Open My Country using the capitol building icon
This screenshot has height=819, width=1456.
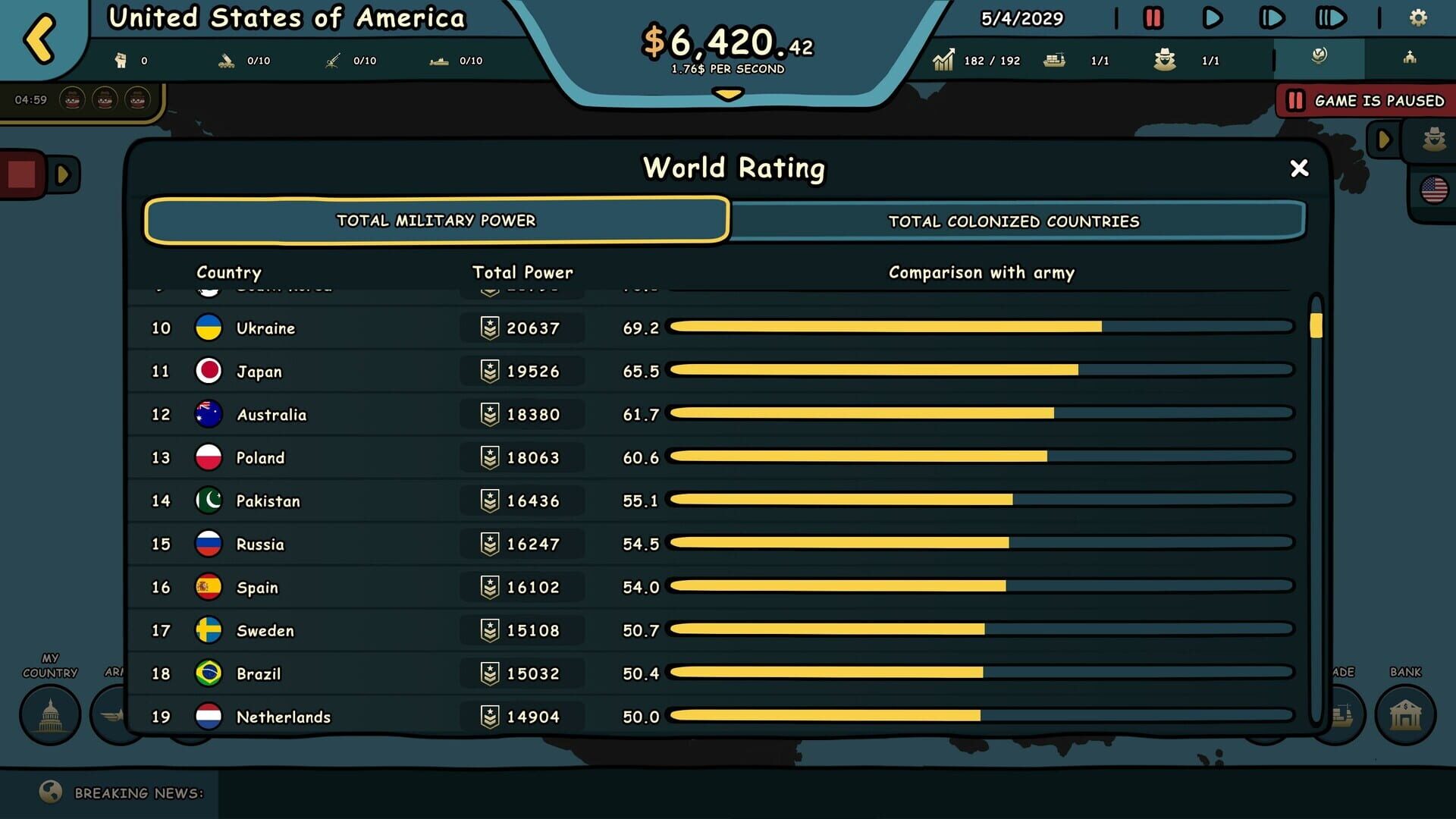click(49, 714)
